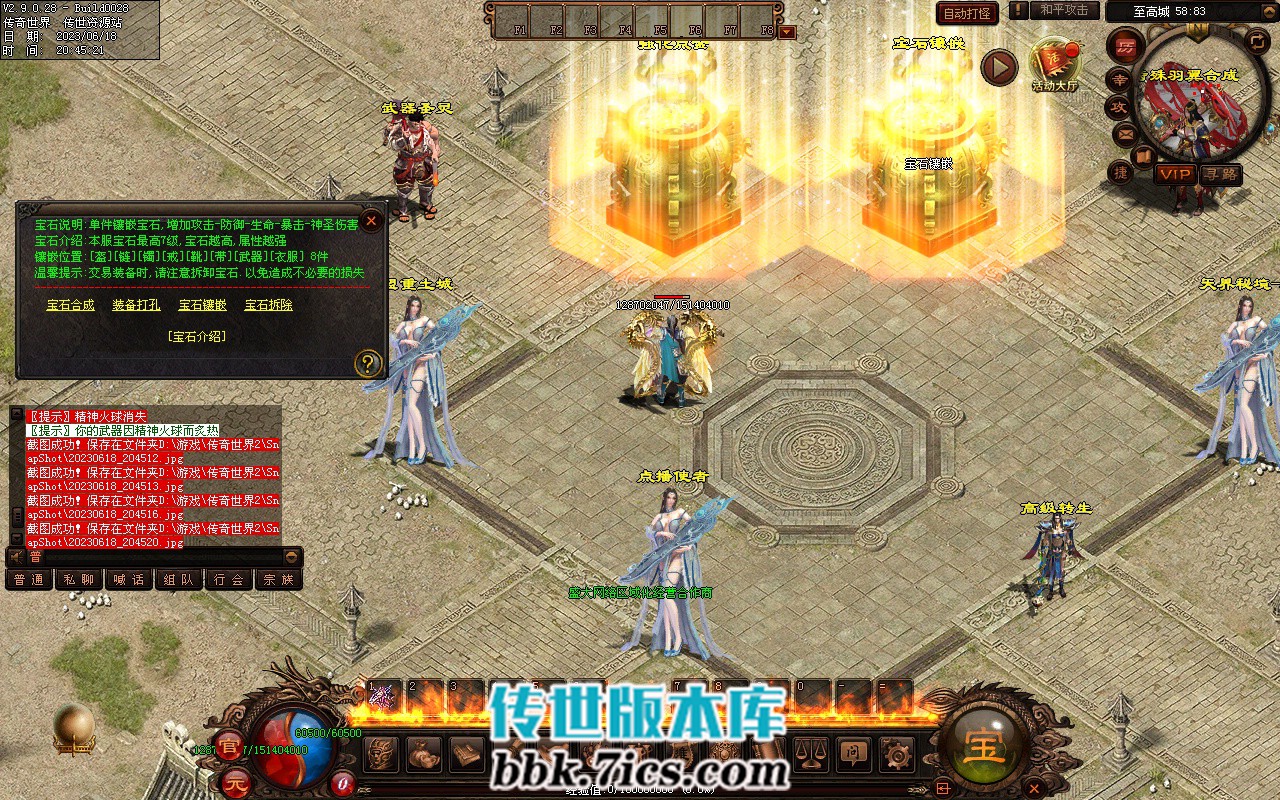Open the question mark help button
The image size is (1280, 800).
point(368,363)
